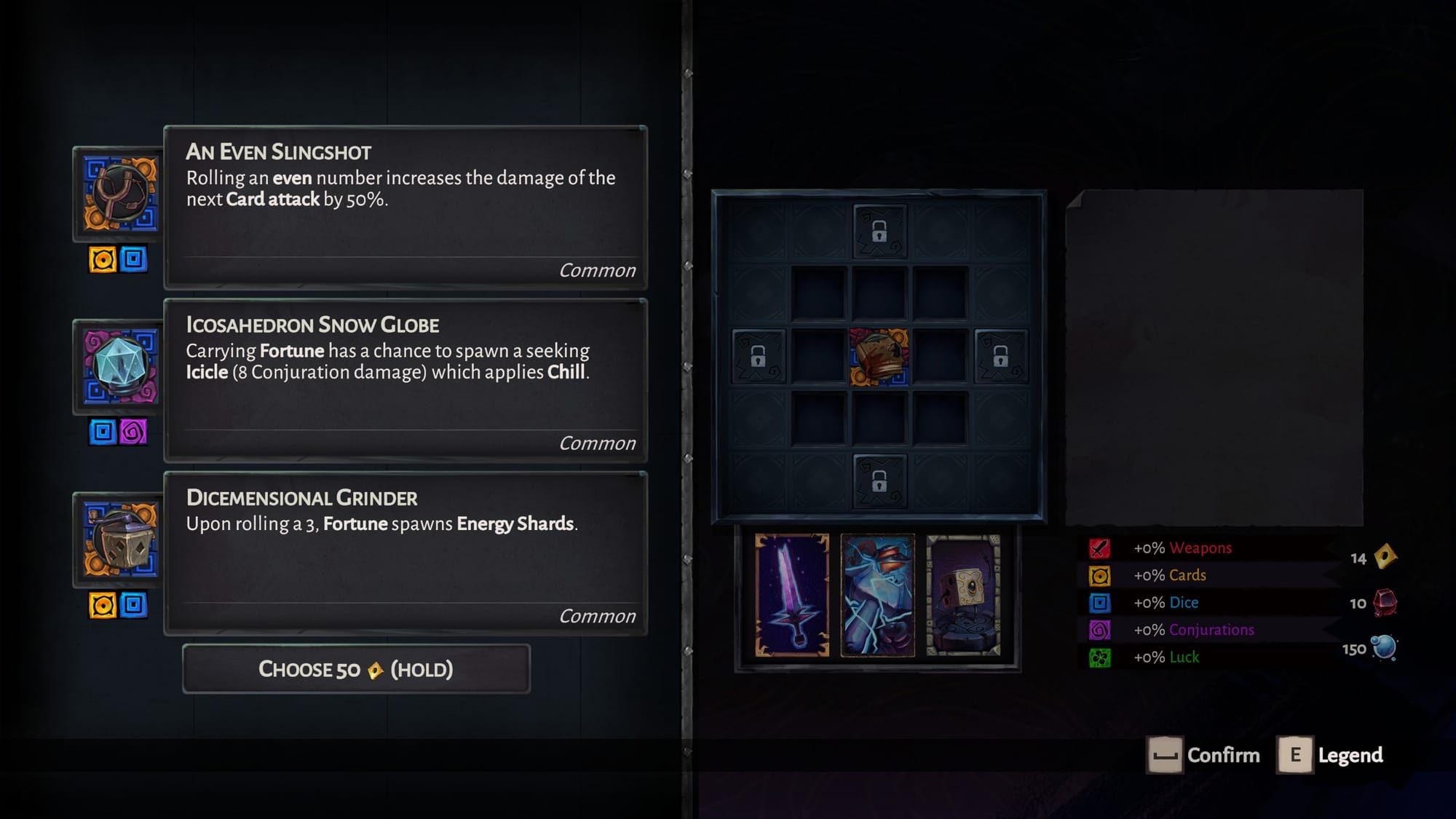1456x819 pixels.
Task: Click the yellow card tag under the Slingshot
Action: [102, 260]
